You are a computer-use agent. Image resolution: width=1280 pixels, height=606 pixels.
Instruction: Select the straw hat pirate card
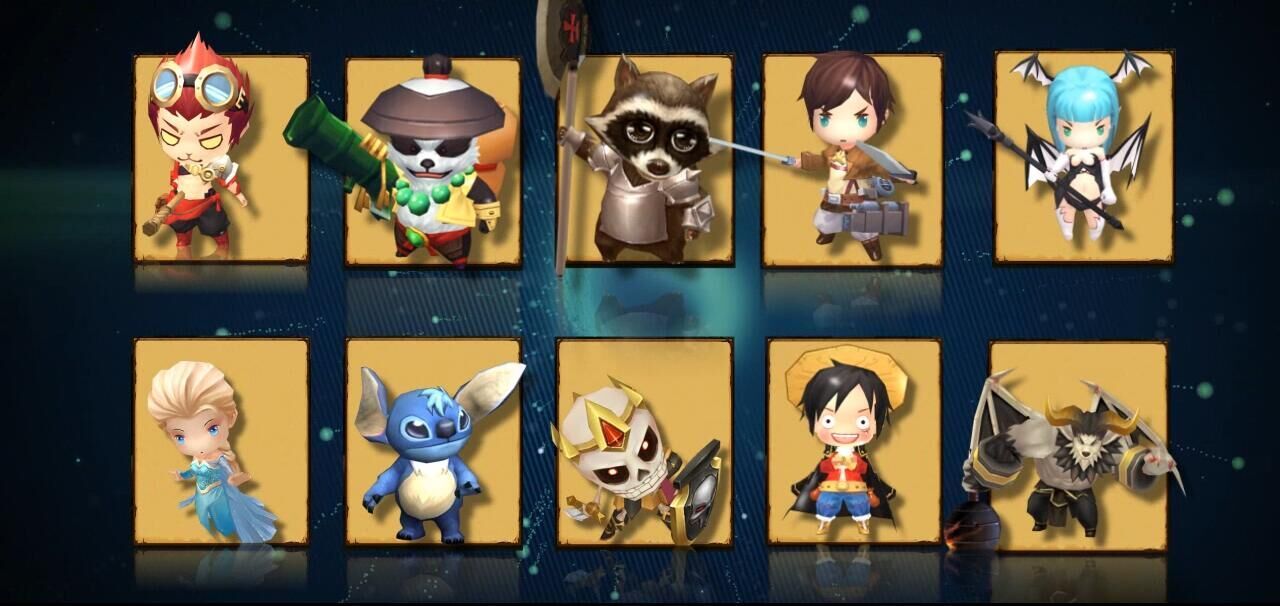853,442
